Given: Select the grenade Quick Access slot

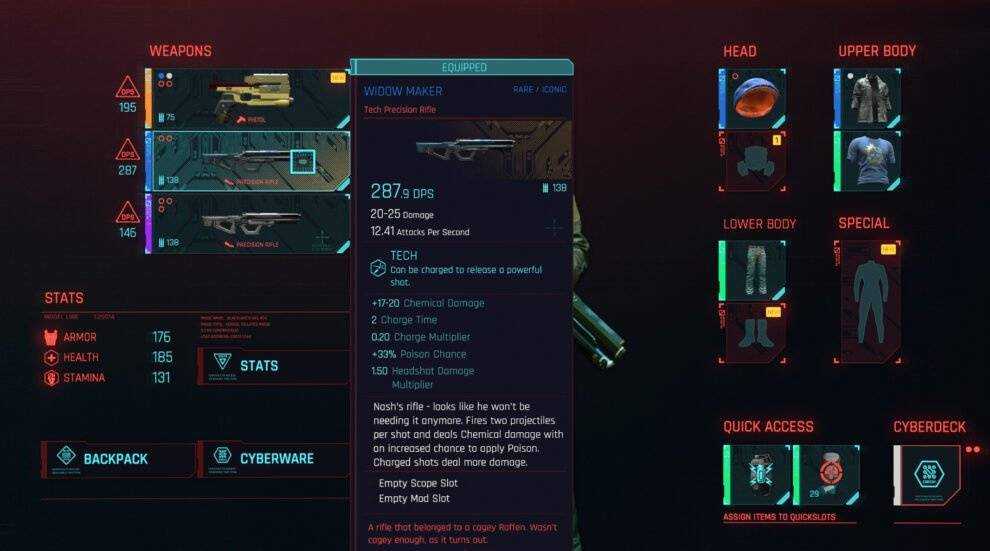Looking at the screenshot, I should [757, 475].
